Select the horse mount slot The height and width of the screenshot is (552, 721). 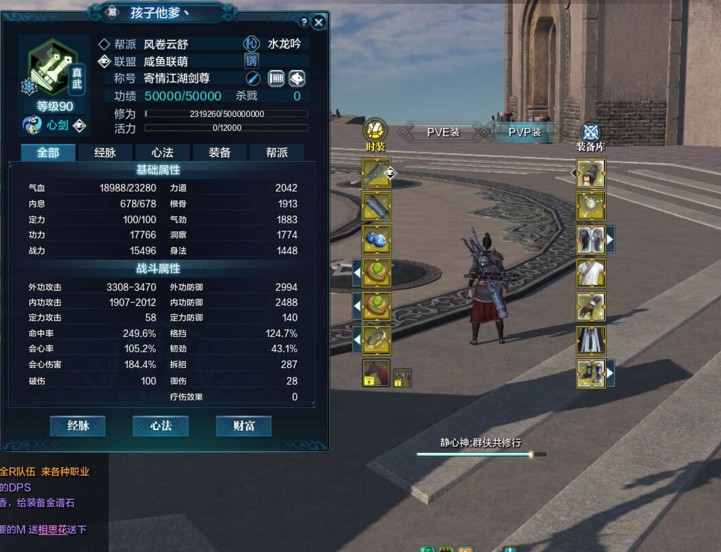click(x=375, y=373)
